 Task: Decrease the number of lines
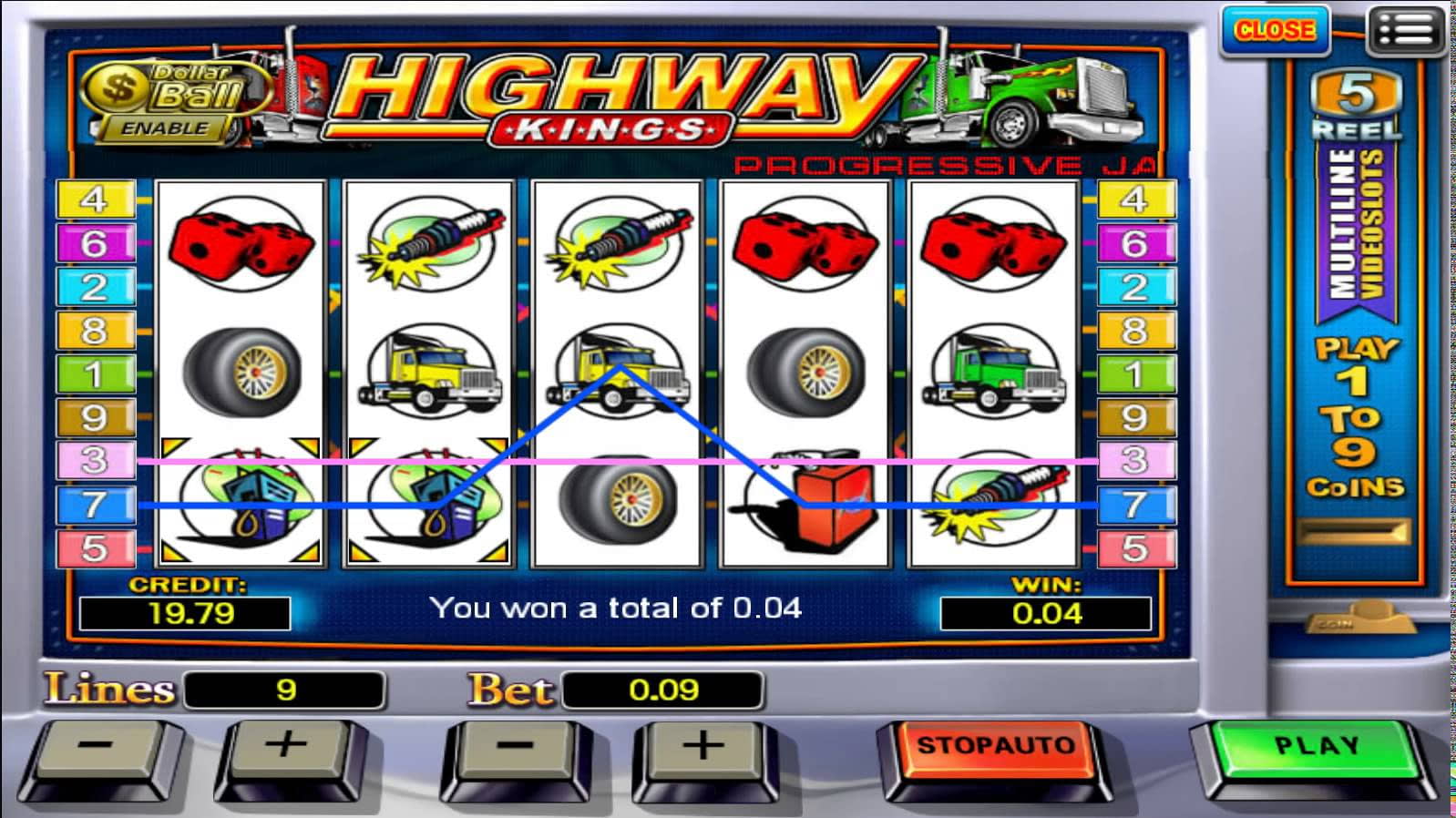click(x=96, y=747)
